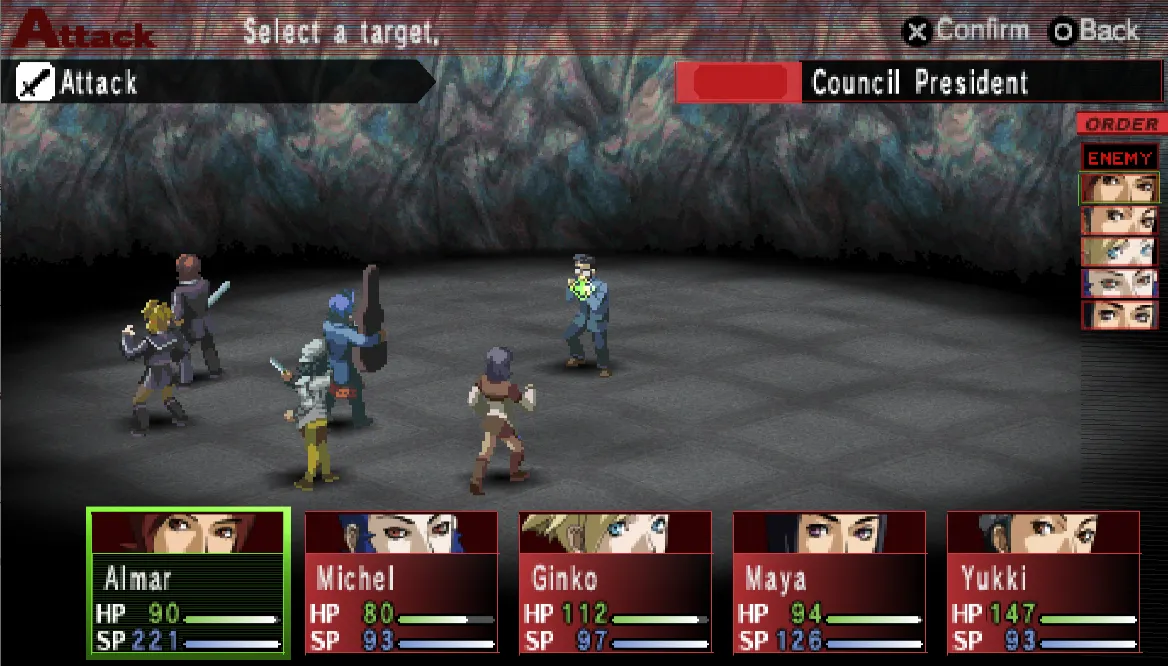The height and width of the screenshot is (666, 1168).
Task: Click Yukki's party status panel
Action: [1043, 583]
